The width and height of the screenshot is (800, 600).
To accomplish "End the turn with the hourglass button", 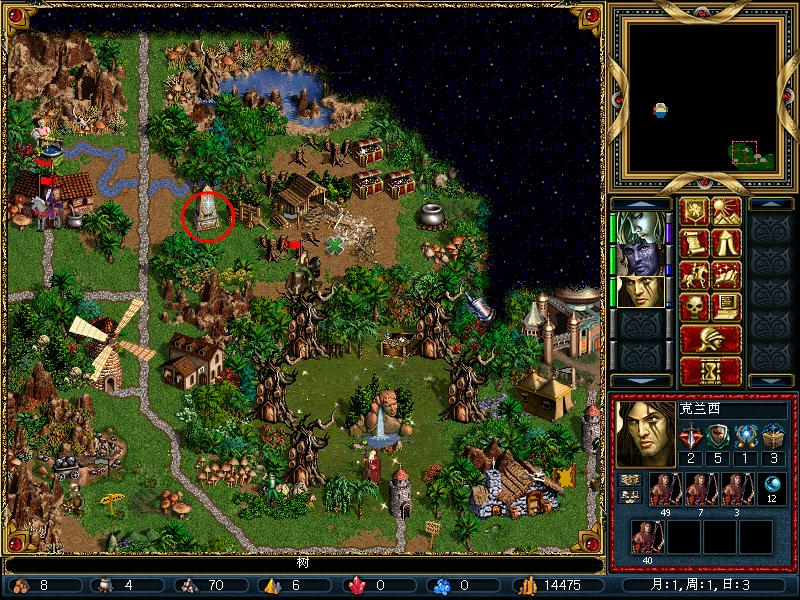I will 710,371.
